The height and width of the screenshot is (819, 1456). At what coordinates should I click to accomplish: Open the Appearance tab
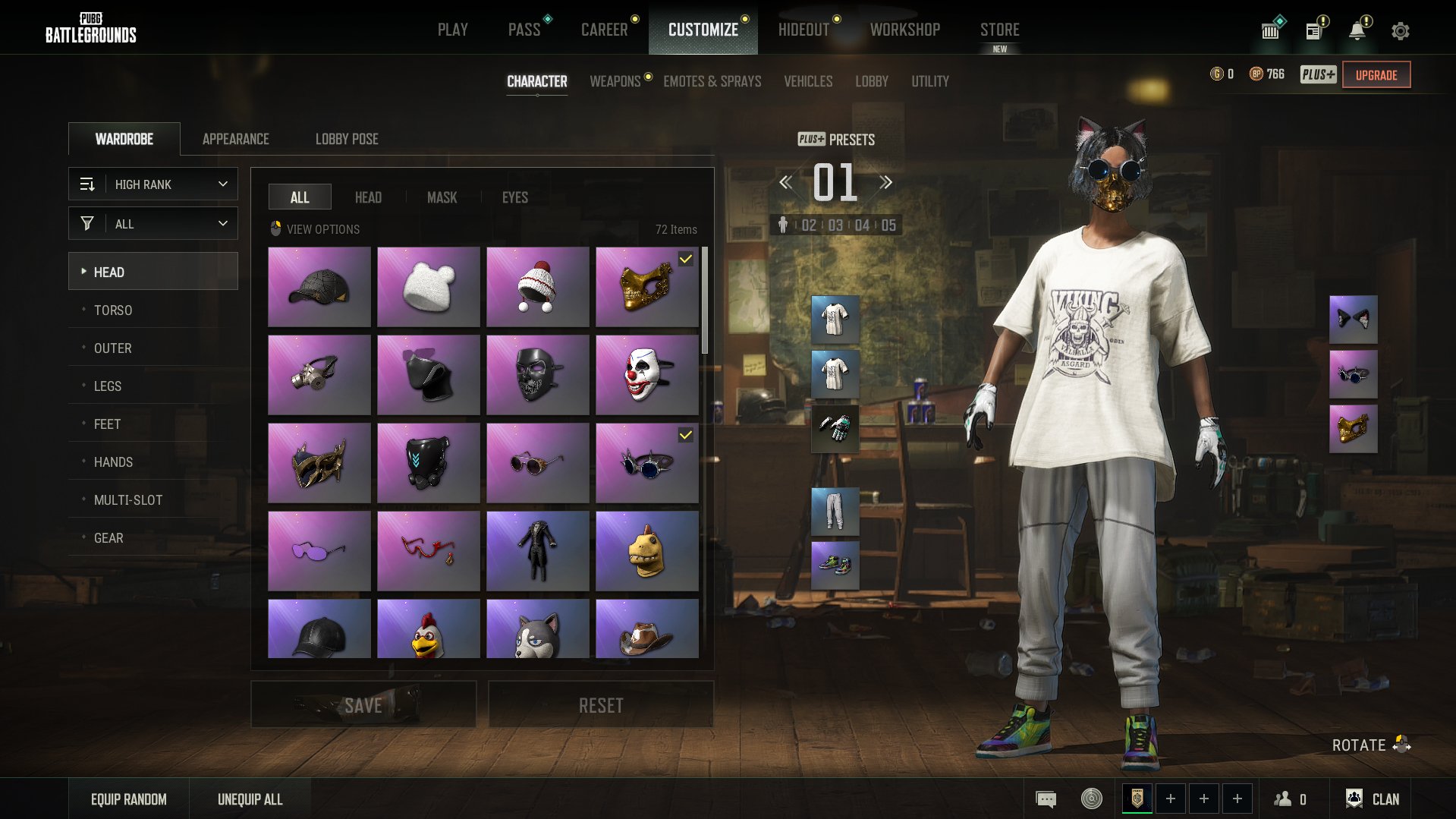(x=235, y=139)
